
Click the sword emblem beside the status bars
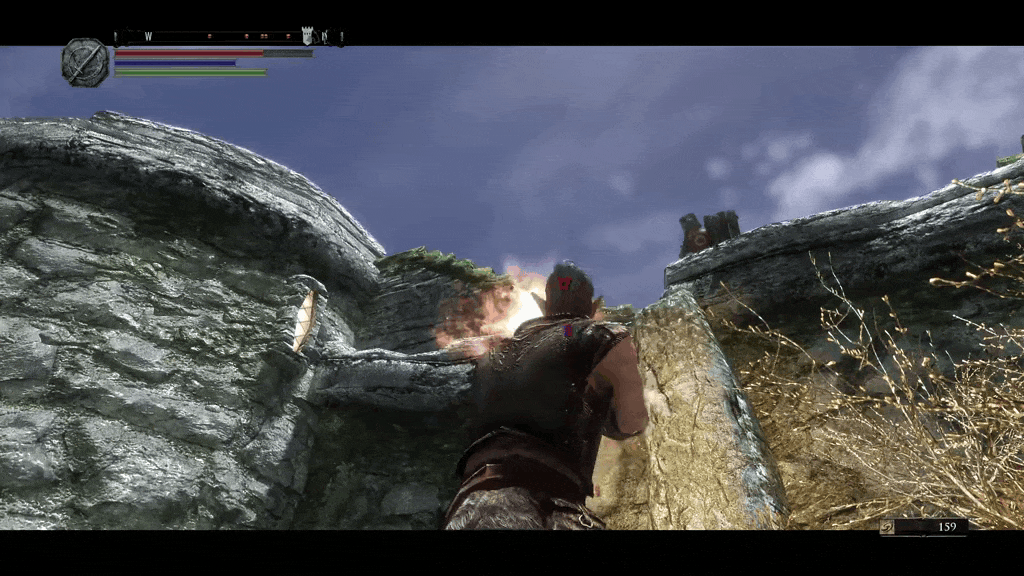tap(84, 62)
